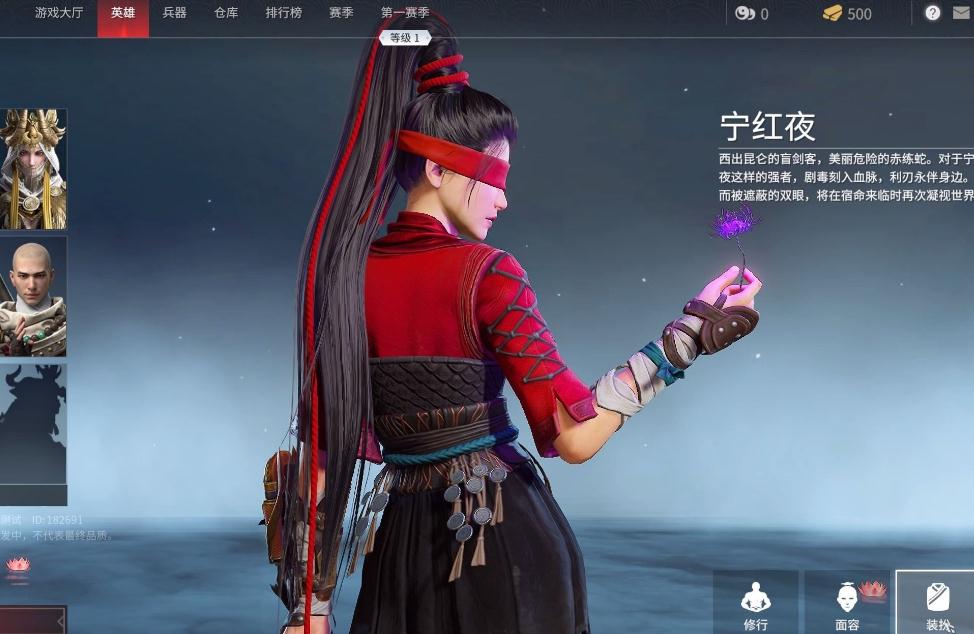
Task: Click the question mark help icon
Action: pyautogui.click(x=932, y=13)
